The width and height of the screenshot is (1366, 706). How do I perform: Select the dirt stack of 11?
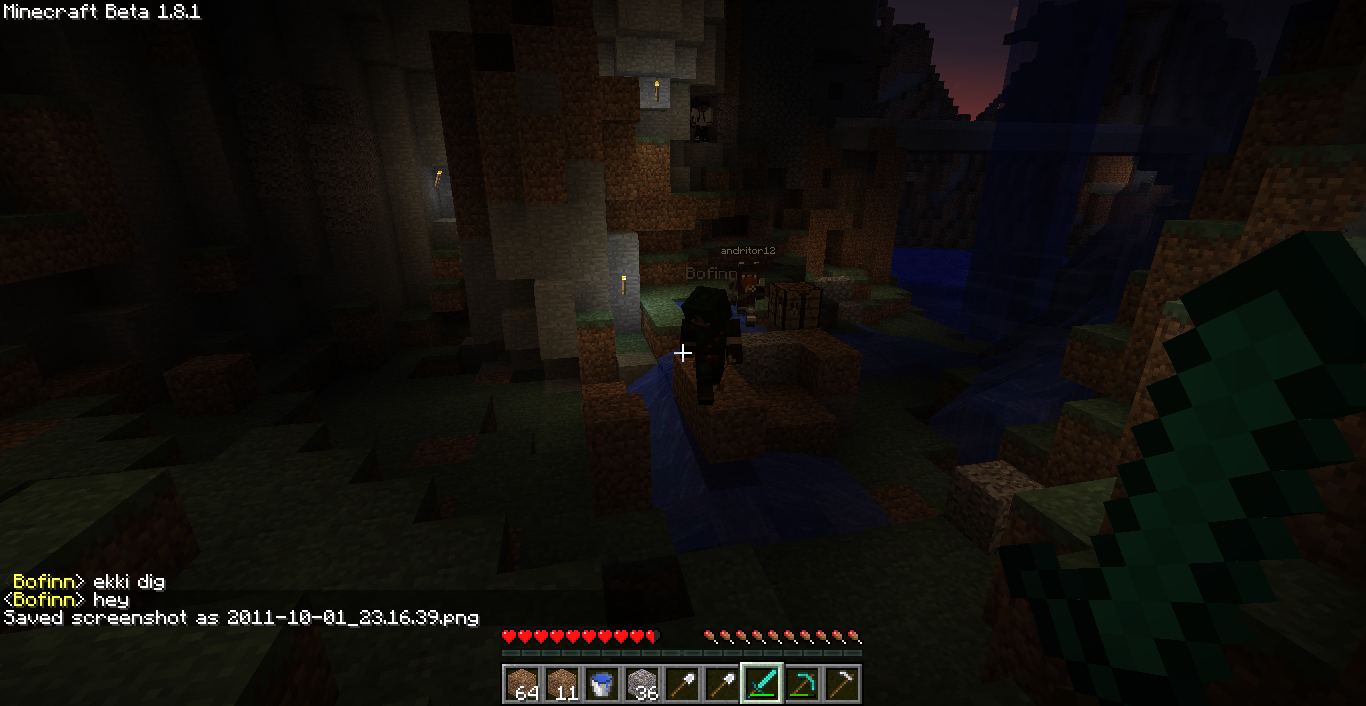click(561, 684)
